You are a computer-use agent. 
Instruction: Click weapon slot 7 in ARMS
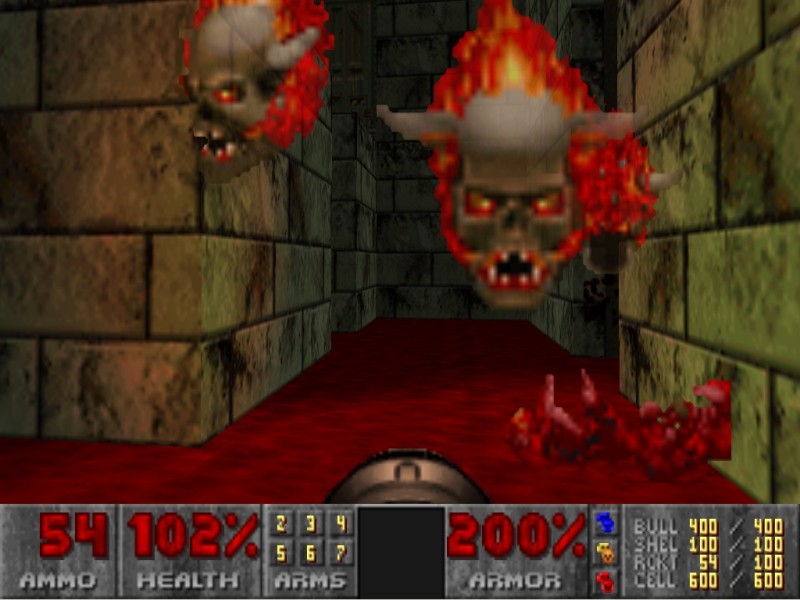coord(341,552)
